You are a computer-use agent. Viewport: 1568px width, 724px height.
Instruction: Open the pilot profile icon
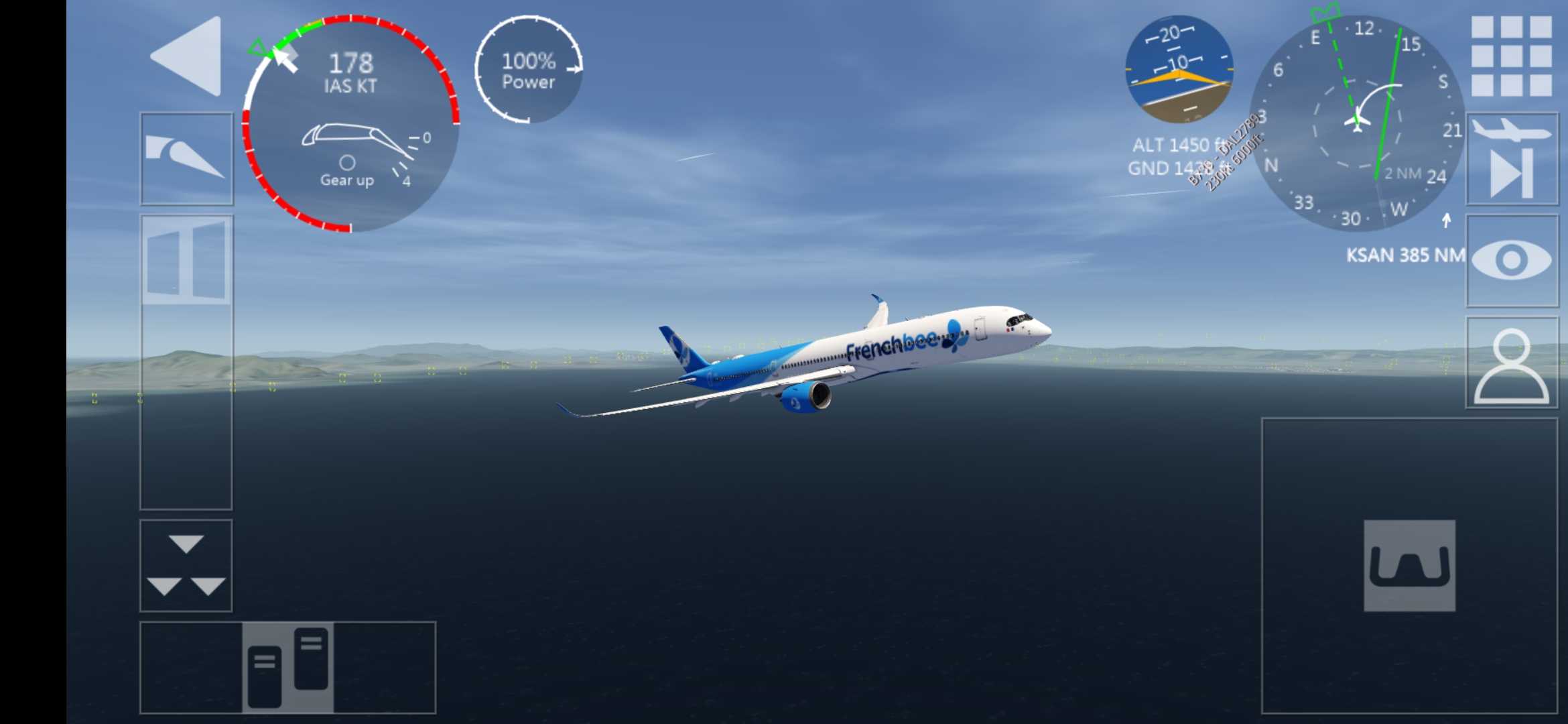1512,363
